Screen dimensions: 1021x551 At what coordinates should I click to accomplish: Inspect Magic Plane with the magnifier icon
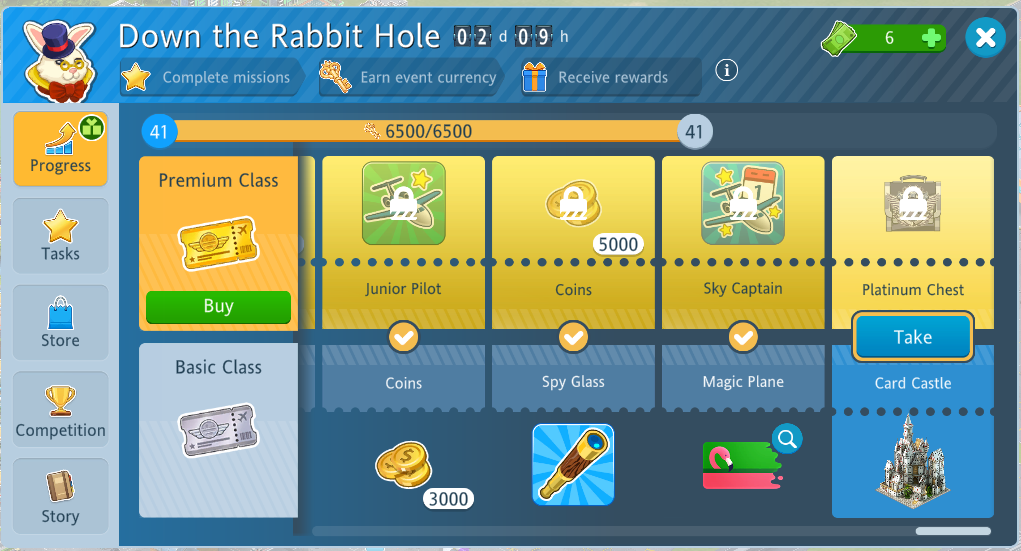(787, 438)
